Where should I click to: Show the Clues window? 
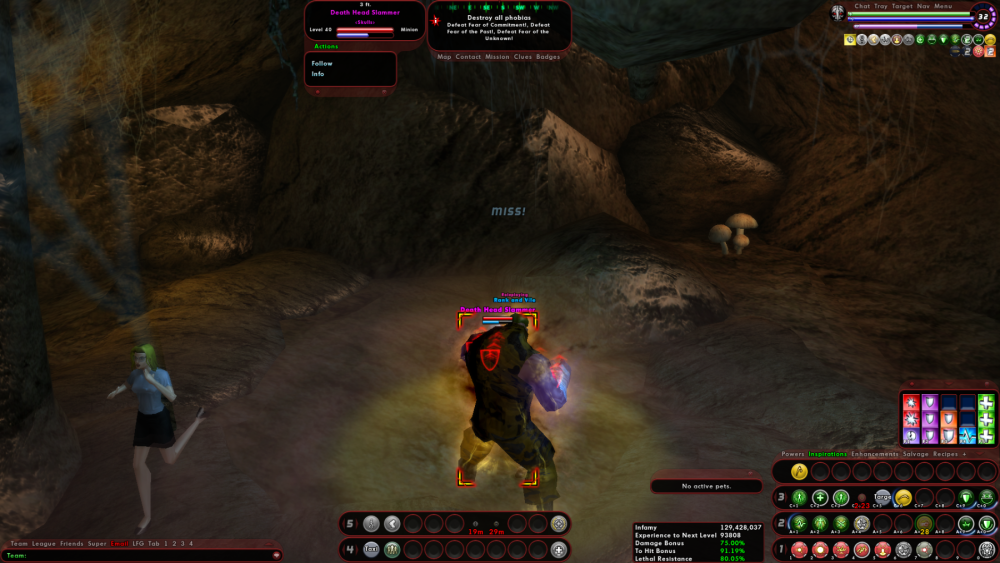pyautogui.click(x=523, y=57)
